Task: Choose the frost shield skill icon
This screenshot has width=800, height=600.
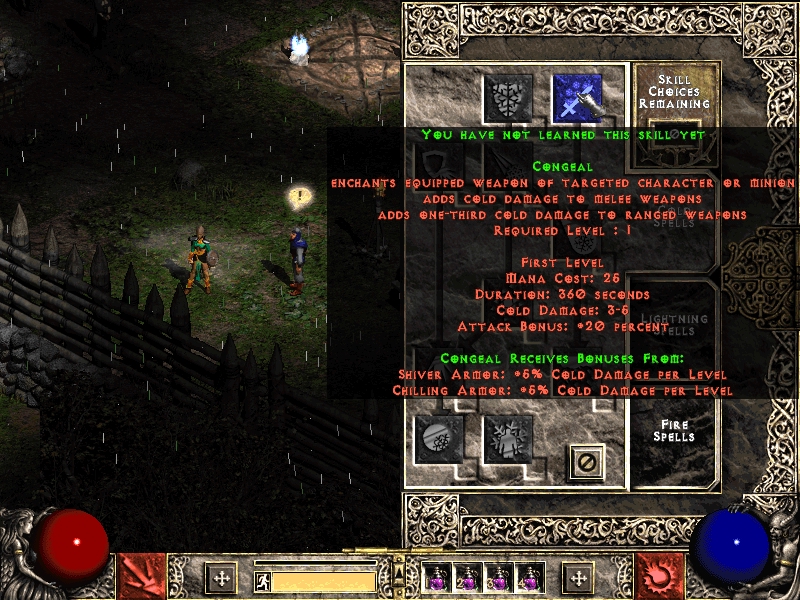Action: click(x=508, y=98)
